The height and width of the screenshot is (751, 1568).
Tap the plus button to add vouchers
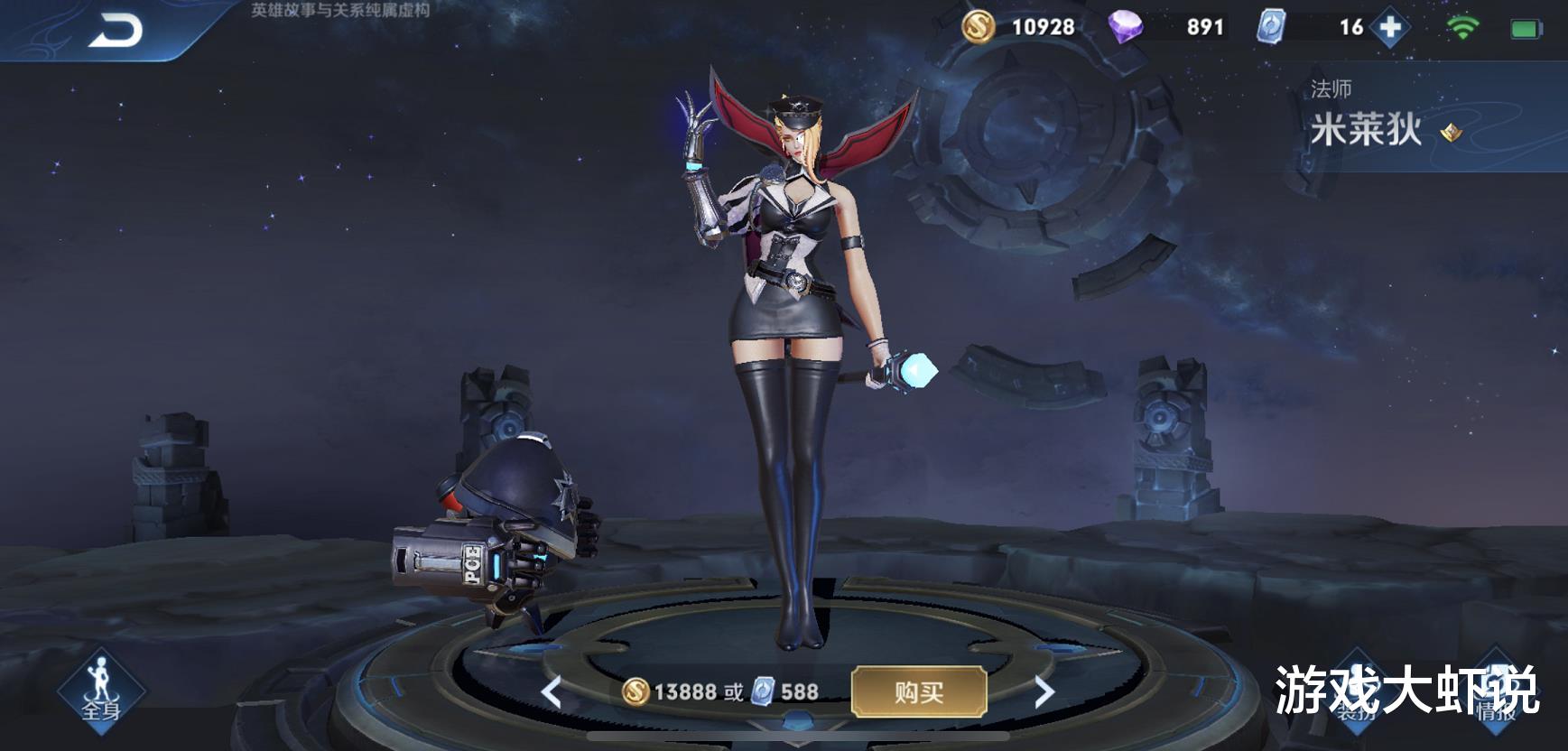(1389, 28)
